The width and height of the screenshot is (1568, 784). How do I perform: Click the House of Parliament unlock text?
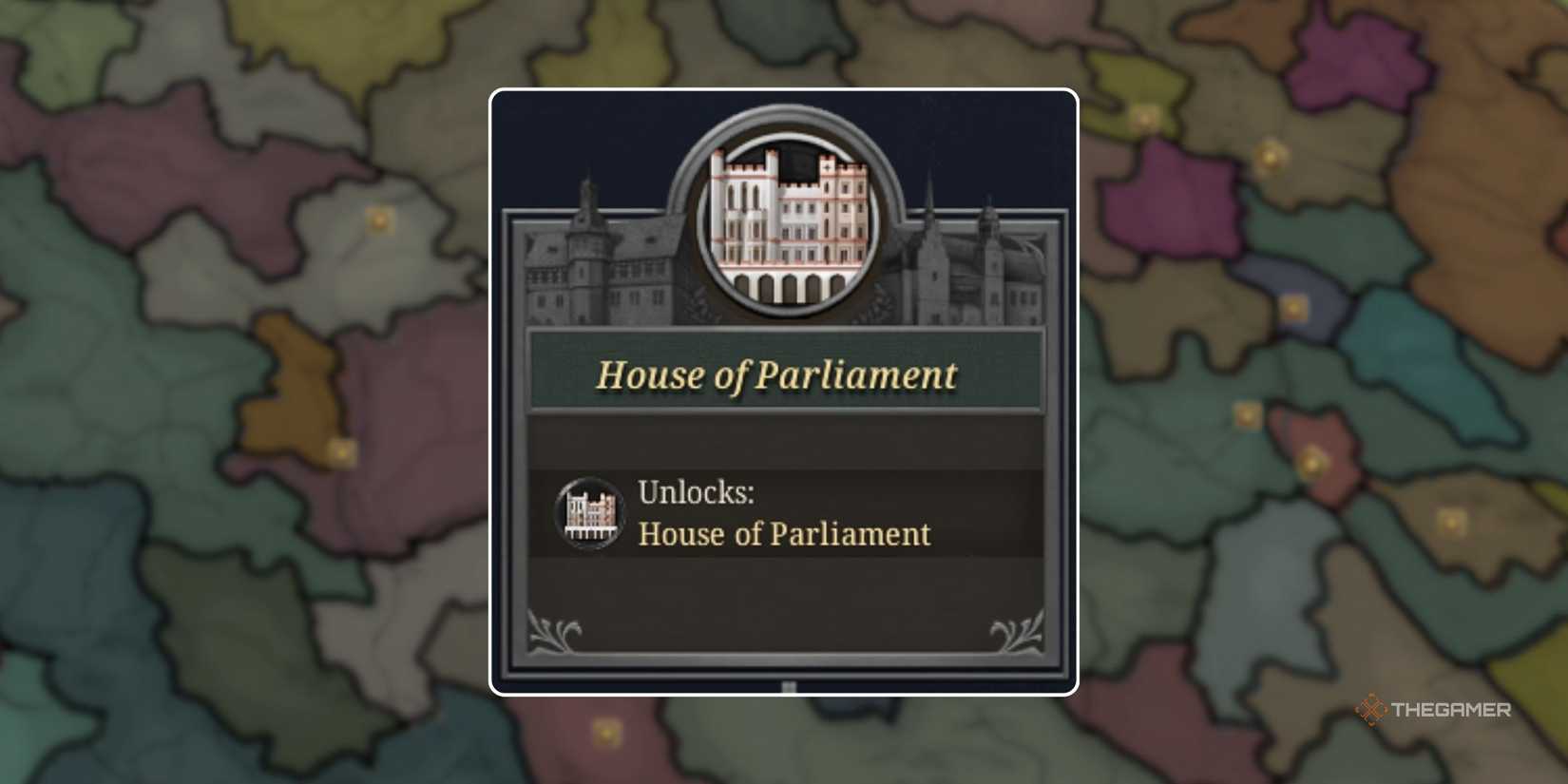click(785, 534)
